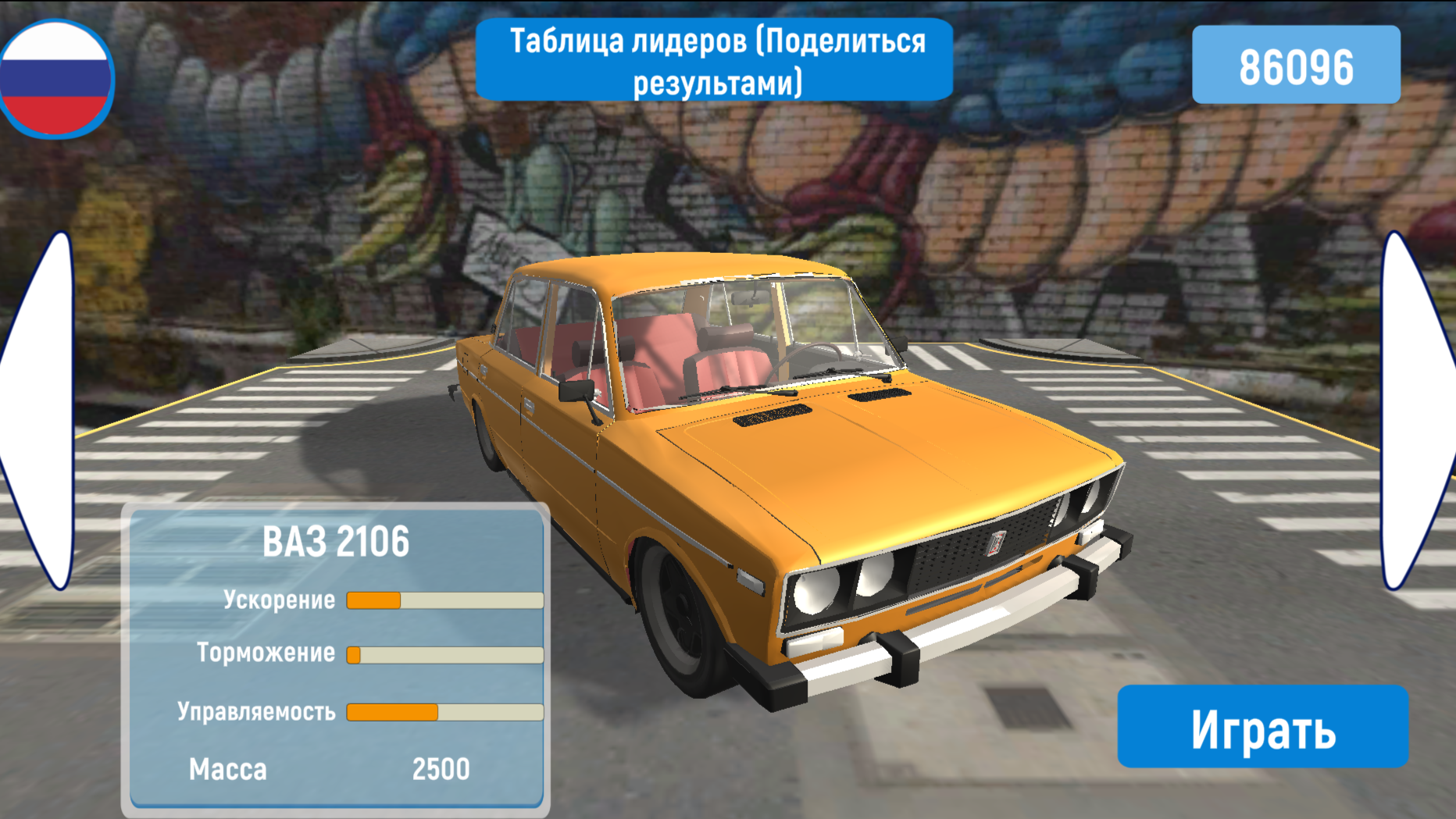Click the Ускорение label text

[279, 600]
